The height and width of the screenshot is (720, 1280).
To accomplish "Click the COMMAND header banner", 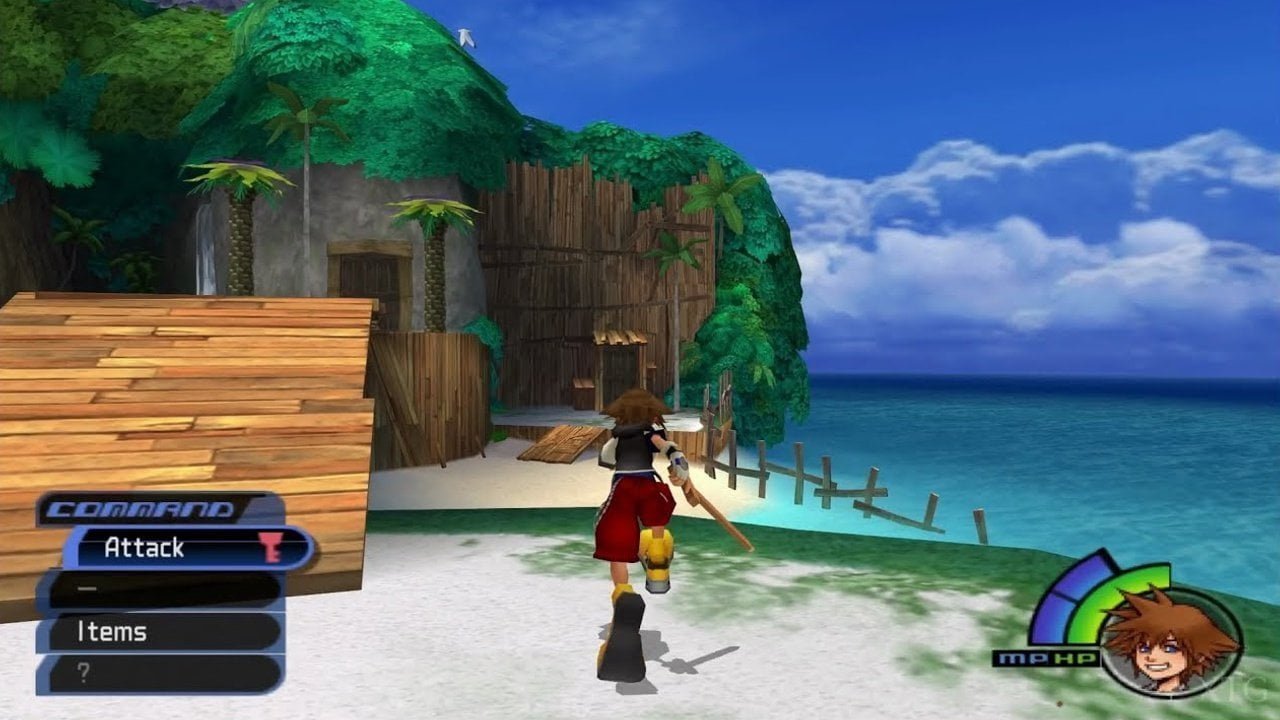I will pos(141,508).
